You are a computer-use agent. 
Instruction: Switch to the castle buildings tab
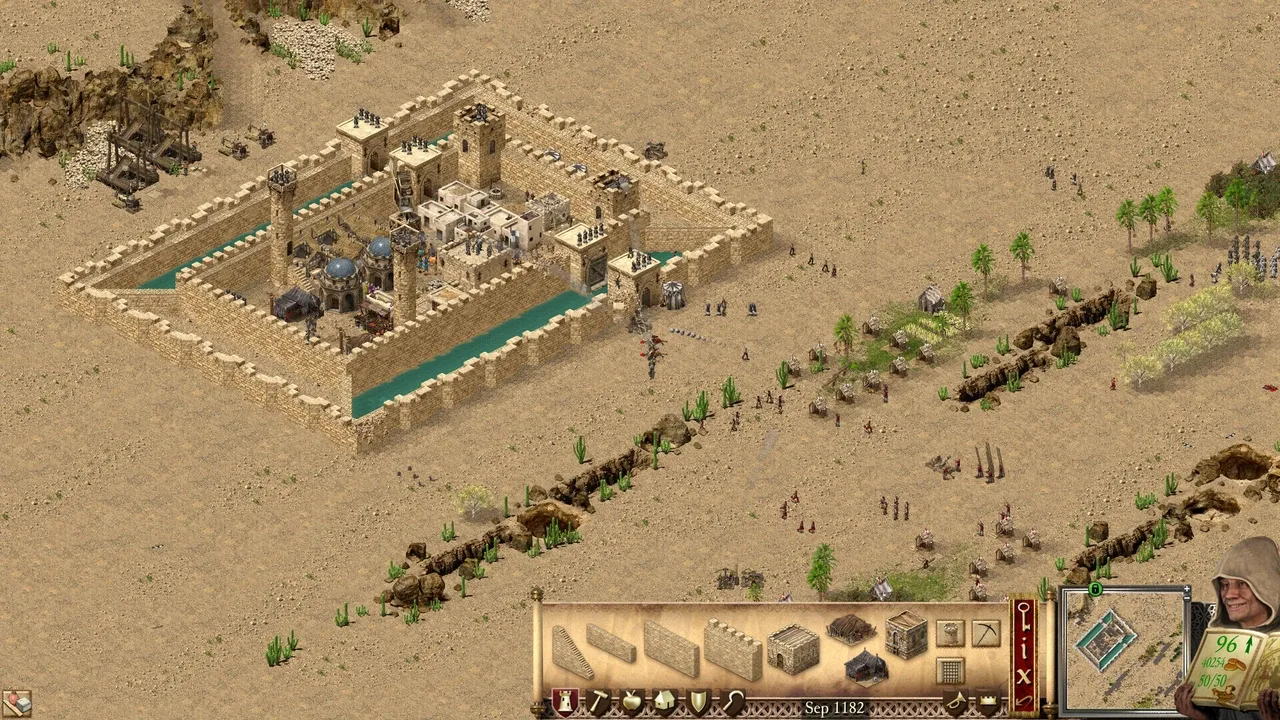point(565,702)
